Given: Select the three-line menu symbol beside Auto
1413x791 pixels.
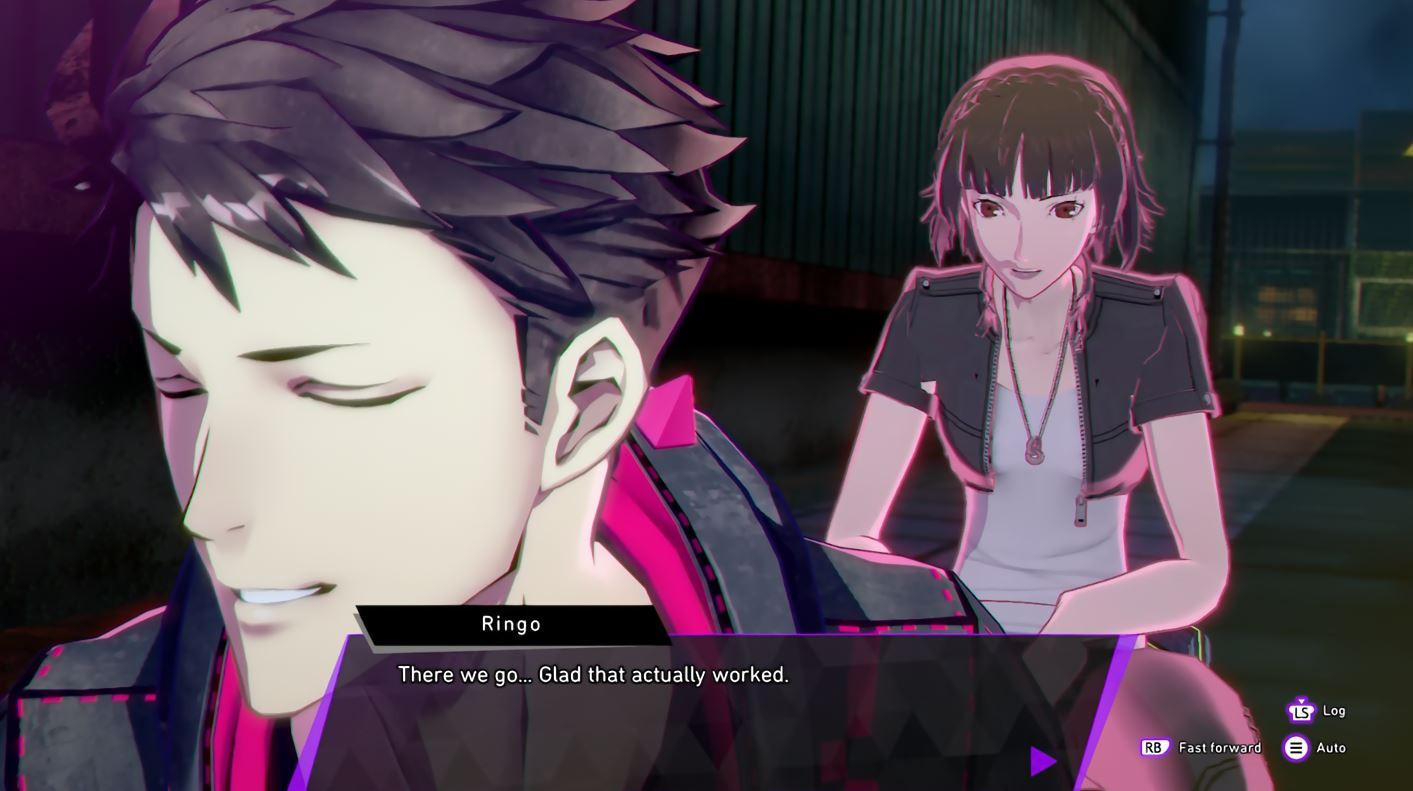Looking at the screenshot, I should pyautogui.click(x=1297, y=747).
